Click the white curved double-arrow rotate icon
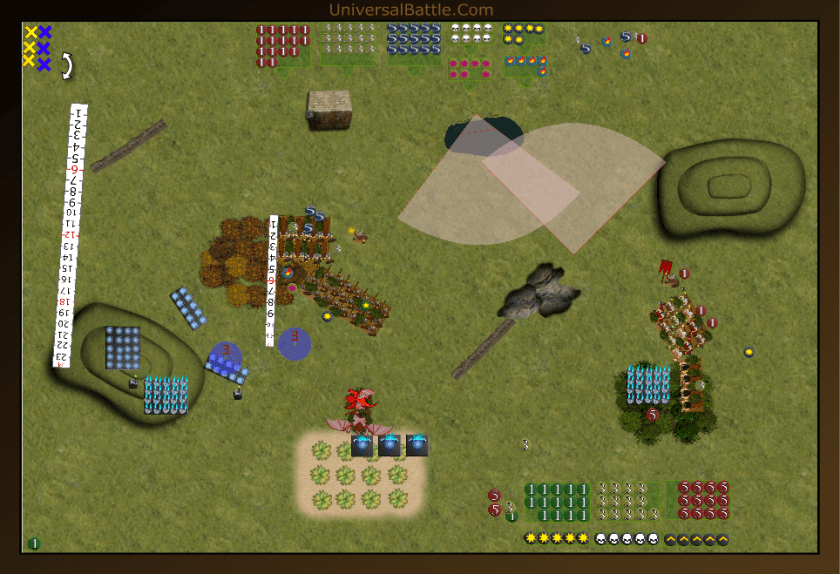840x574 pixels. coord(67,66)
